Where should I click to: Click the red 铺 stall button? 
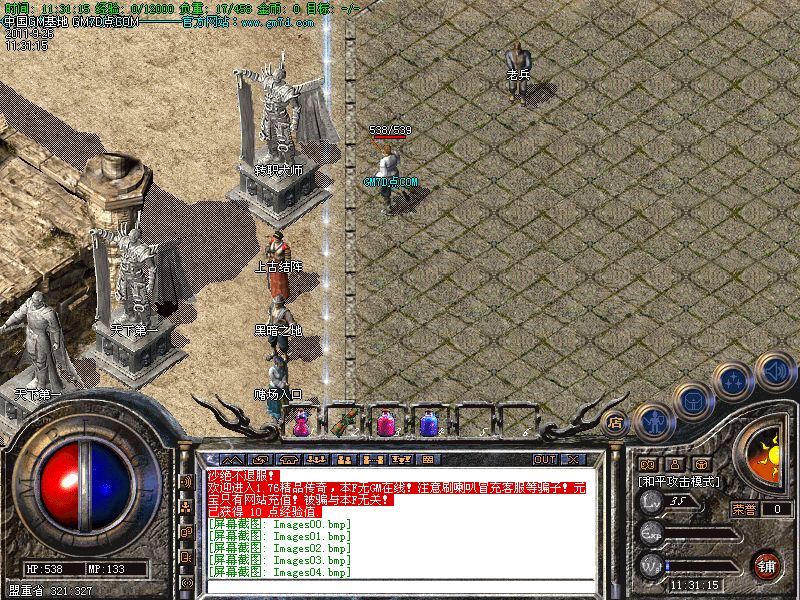(767, 564)
